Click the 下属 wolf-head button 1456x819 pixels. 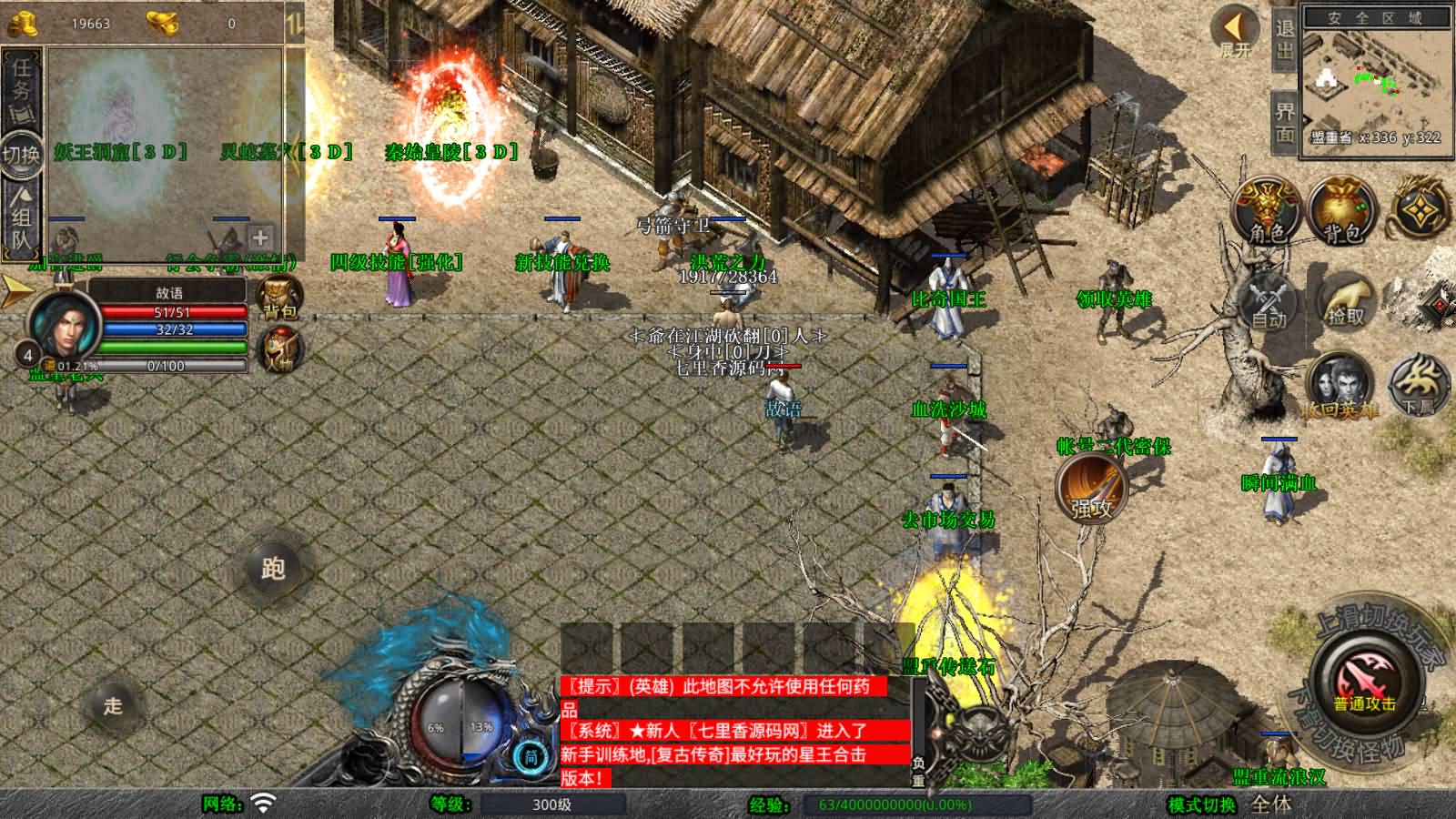[x=1417, y=384]
